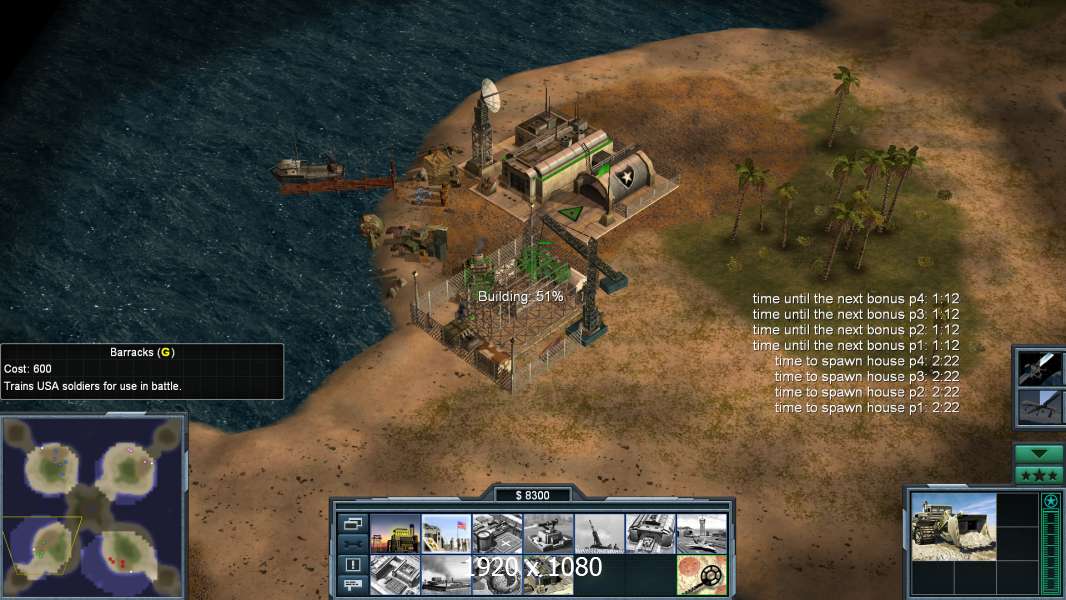Viewport: 1066px width, 600px height.
Task: Build the Supply Center with helipad icon
Action: pos(497,533)
